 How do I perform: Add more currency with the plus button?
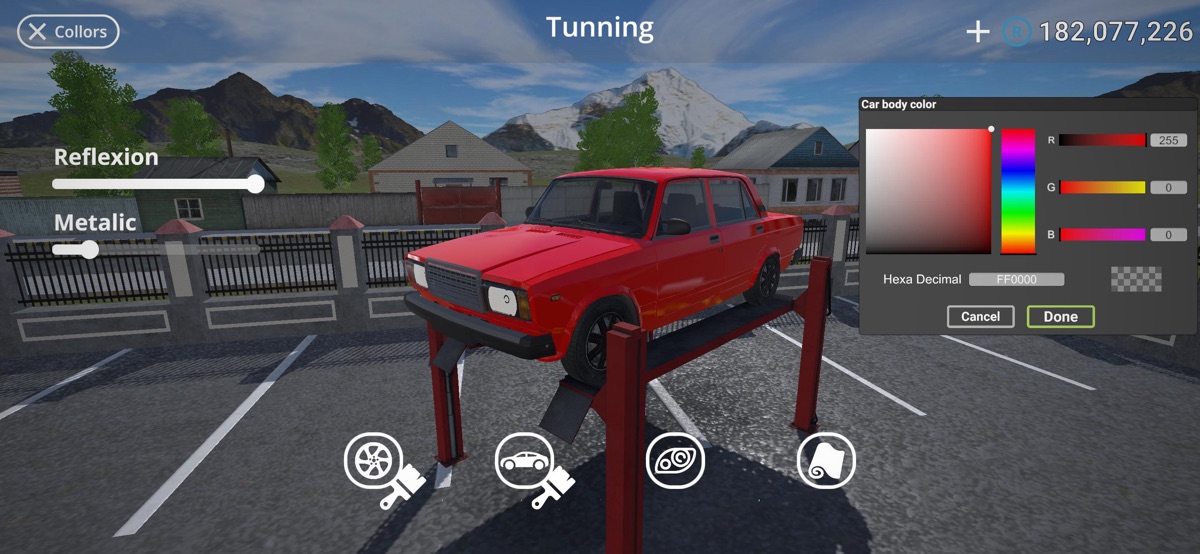[977, 32]
